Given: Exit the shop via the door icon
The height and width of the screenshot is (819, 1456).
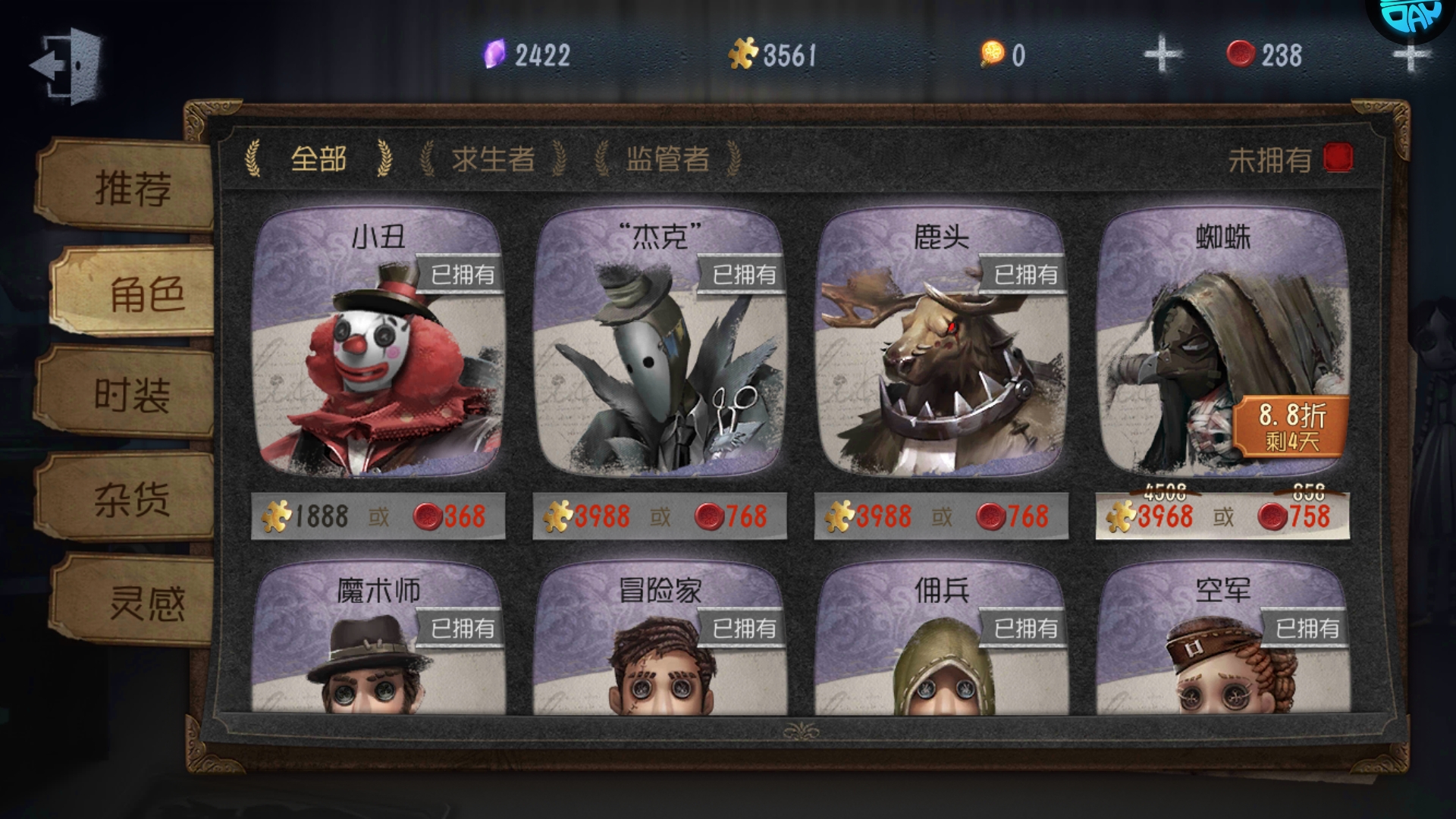Looking at the screenshot, I should point(67,65).
